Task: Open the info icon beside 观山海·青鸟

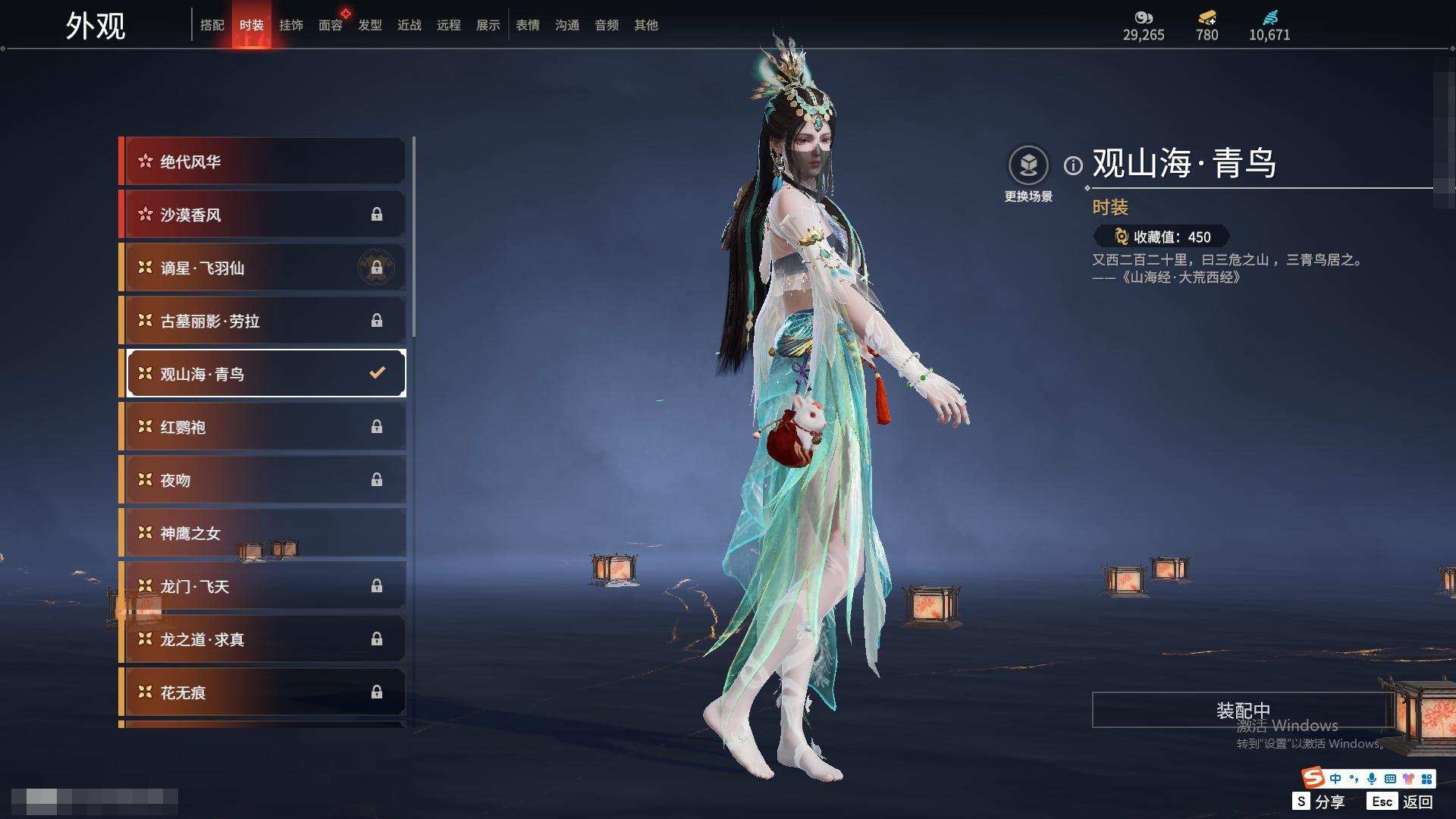Action: pos(1073,165)
